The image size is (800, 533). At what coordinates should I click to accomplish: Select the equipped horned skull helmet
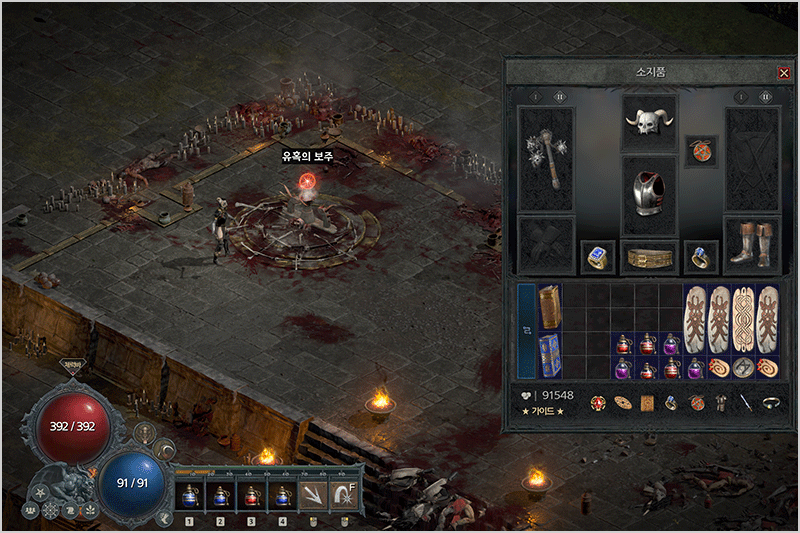pos(649,123)
